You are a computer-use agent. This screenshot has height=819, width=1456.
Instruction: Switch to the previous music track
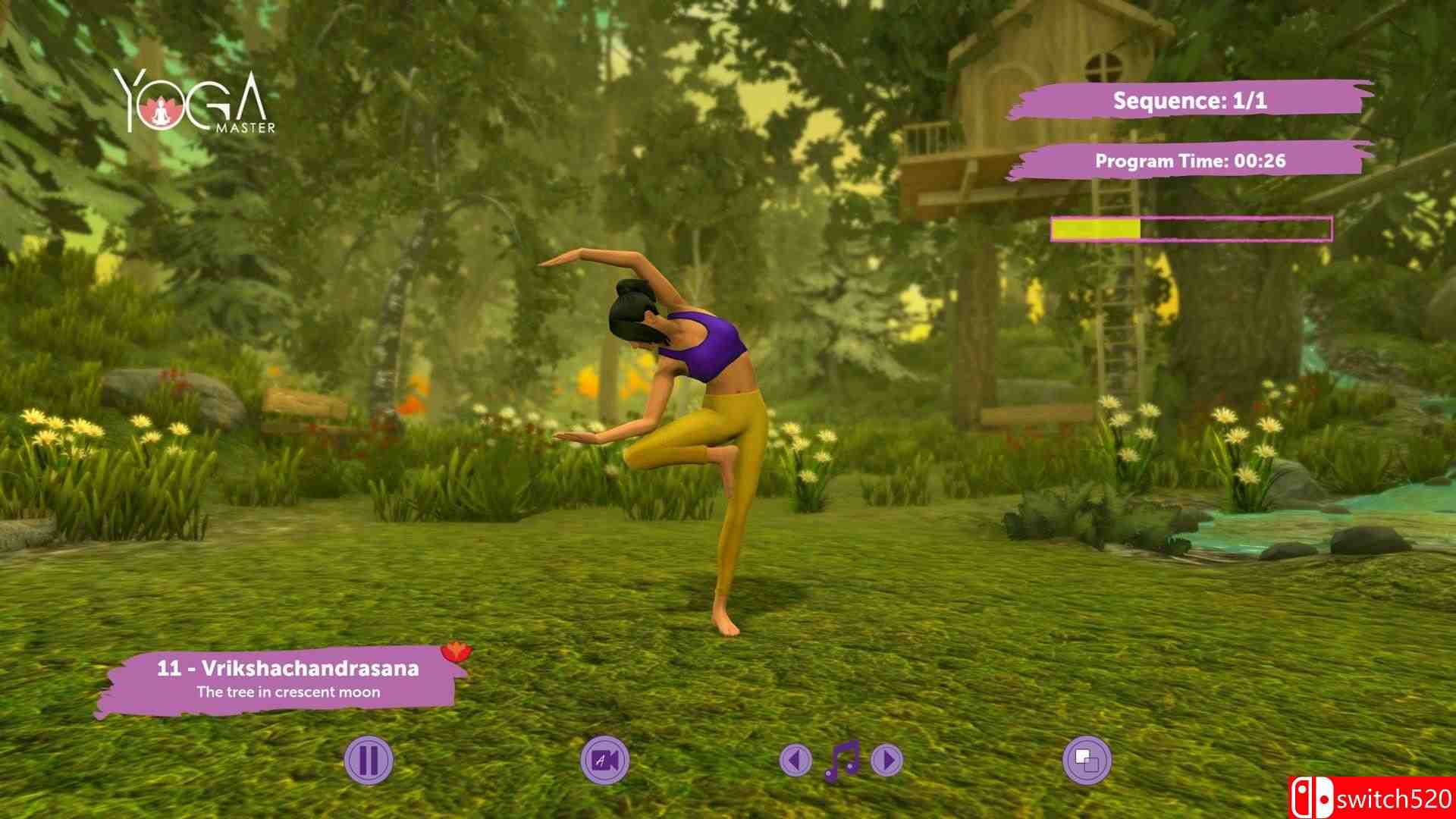795,760
